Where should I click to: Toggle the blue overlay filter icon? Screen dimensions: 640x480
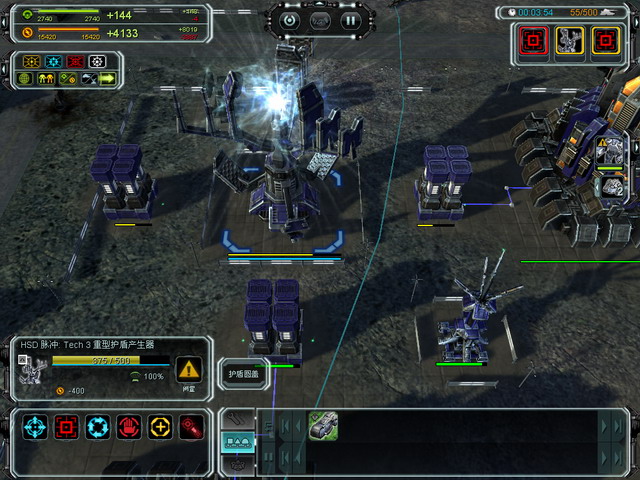click(53, 61)
